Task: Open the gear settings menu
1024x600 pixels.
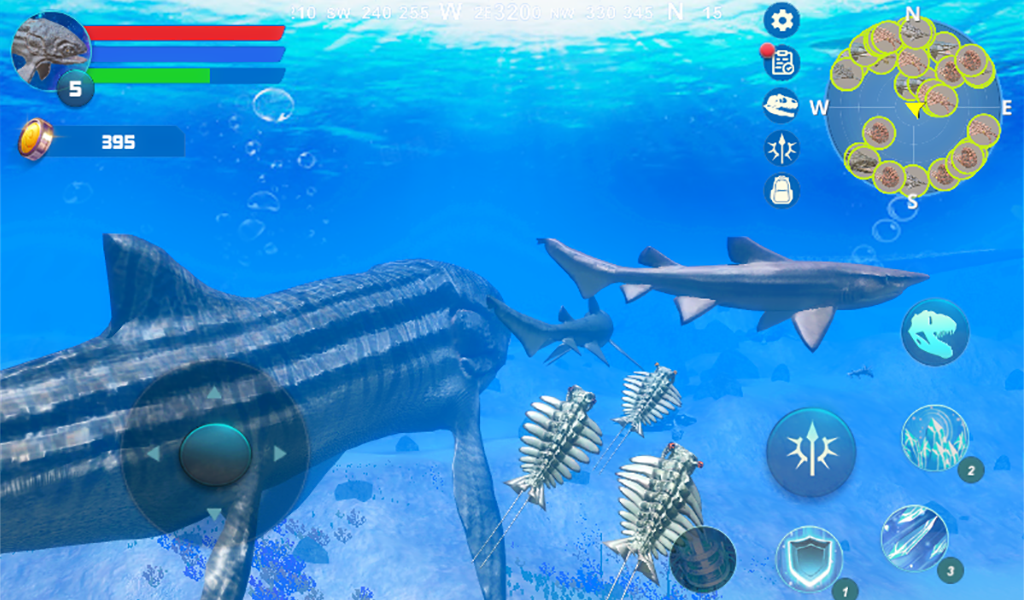Action: pos(781,19)
